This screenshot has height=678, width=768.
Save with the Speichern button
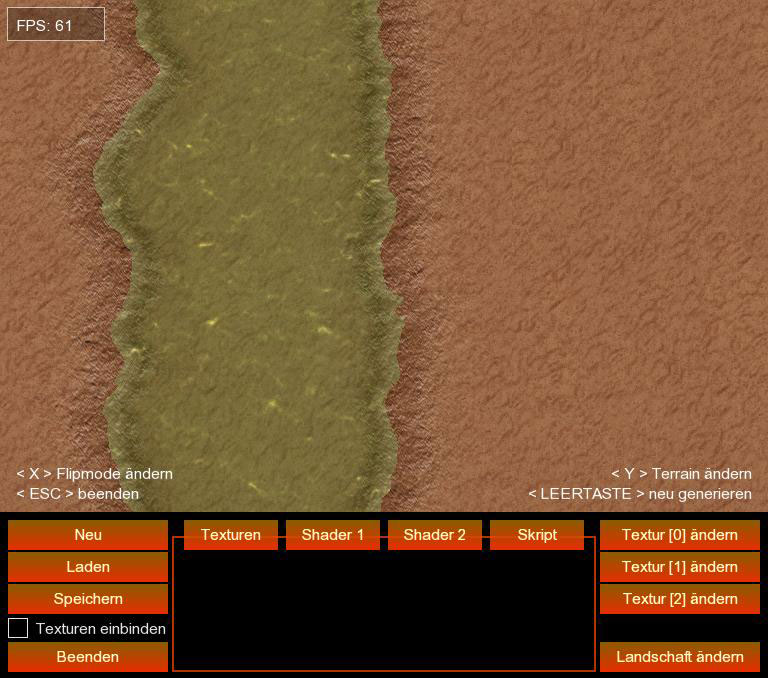(88, 599)
